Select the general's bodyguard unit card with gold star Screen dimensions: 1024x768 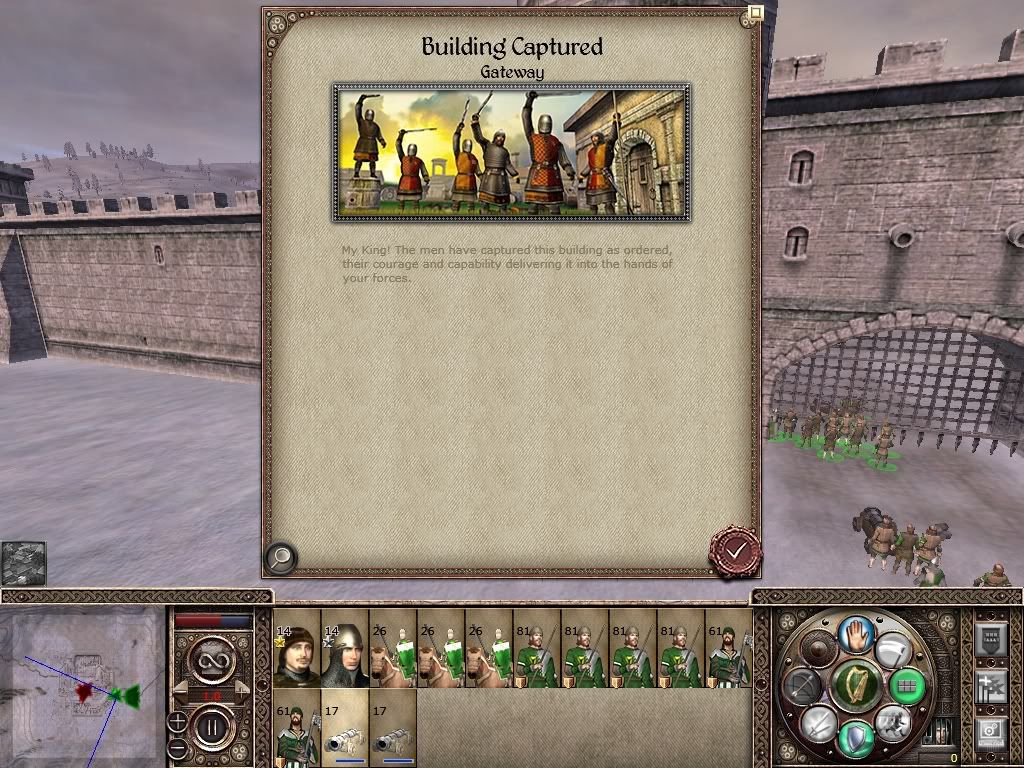[296, 649]
